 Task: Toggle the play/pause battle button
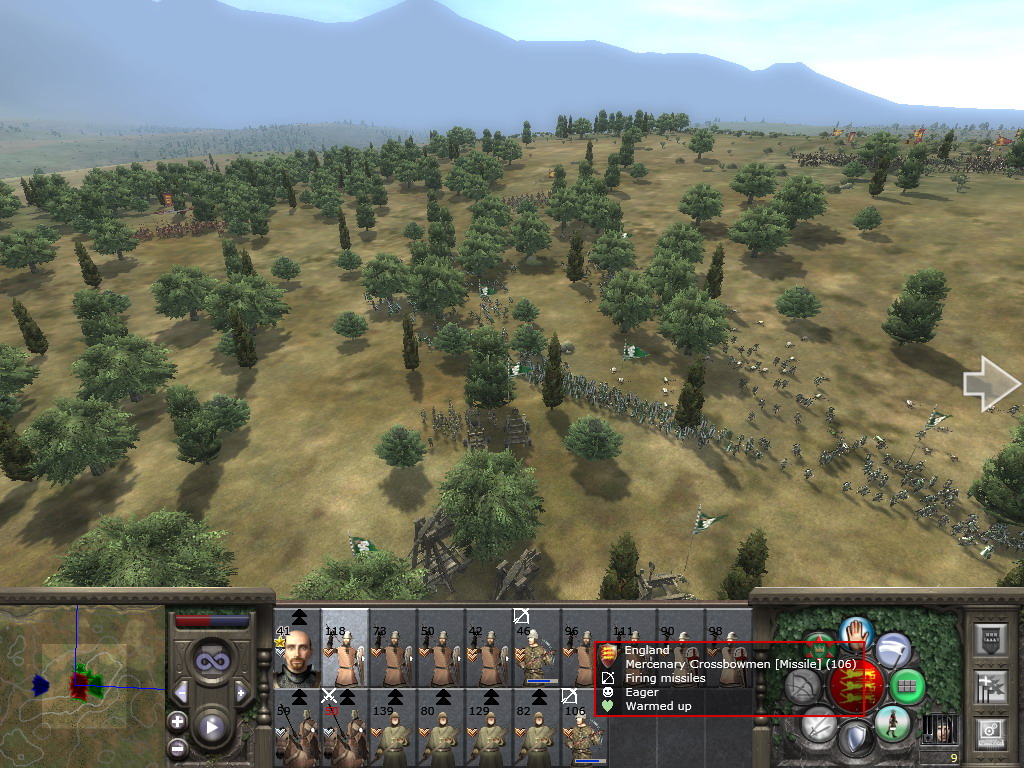pyautogui.click(x=211, y=727)
